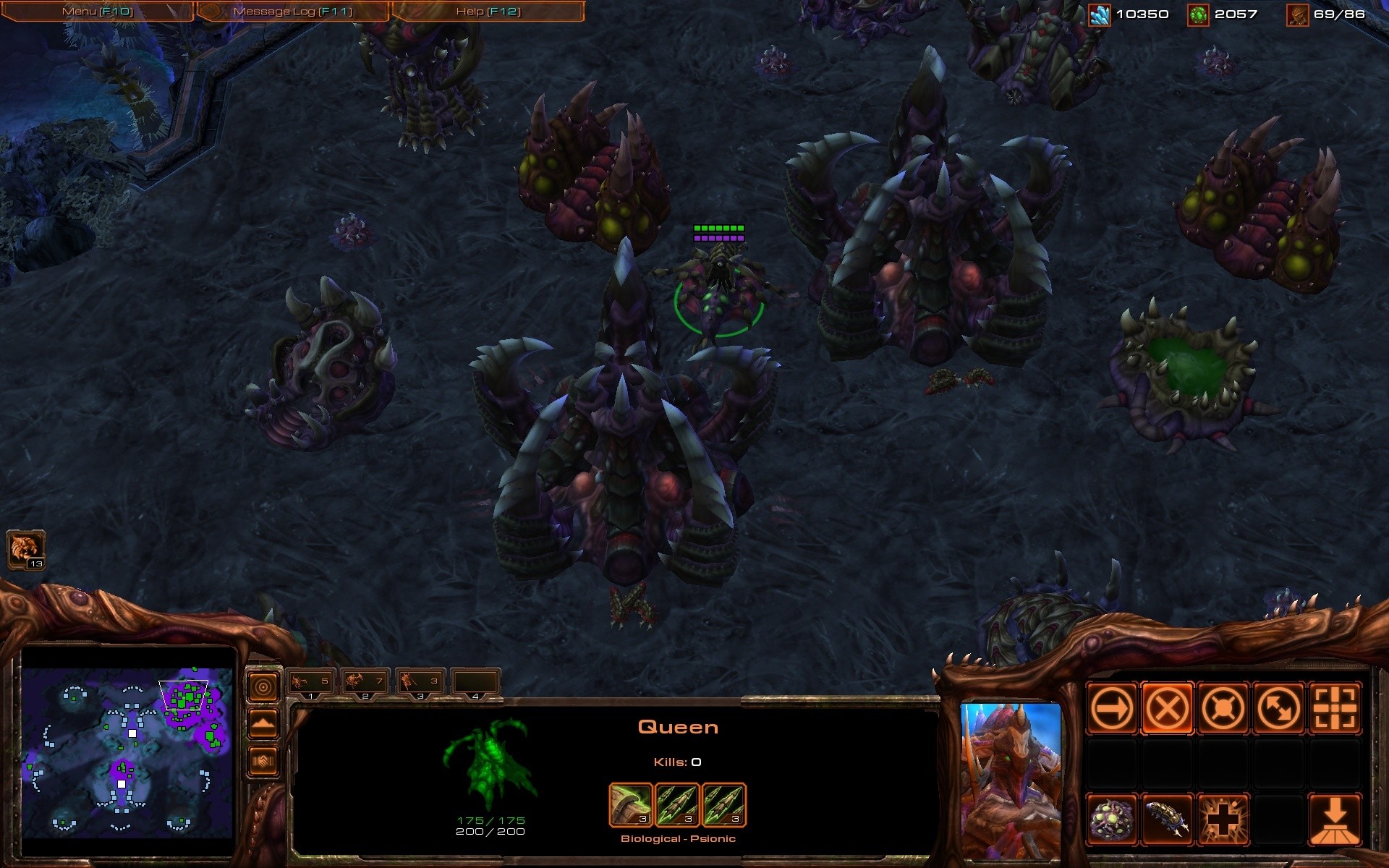Toggle minimap terrain display
This screenshot has height=868, width=1389.
coord(263,724)
